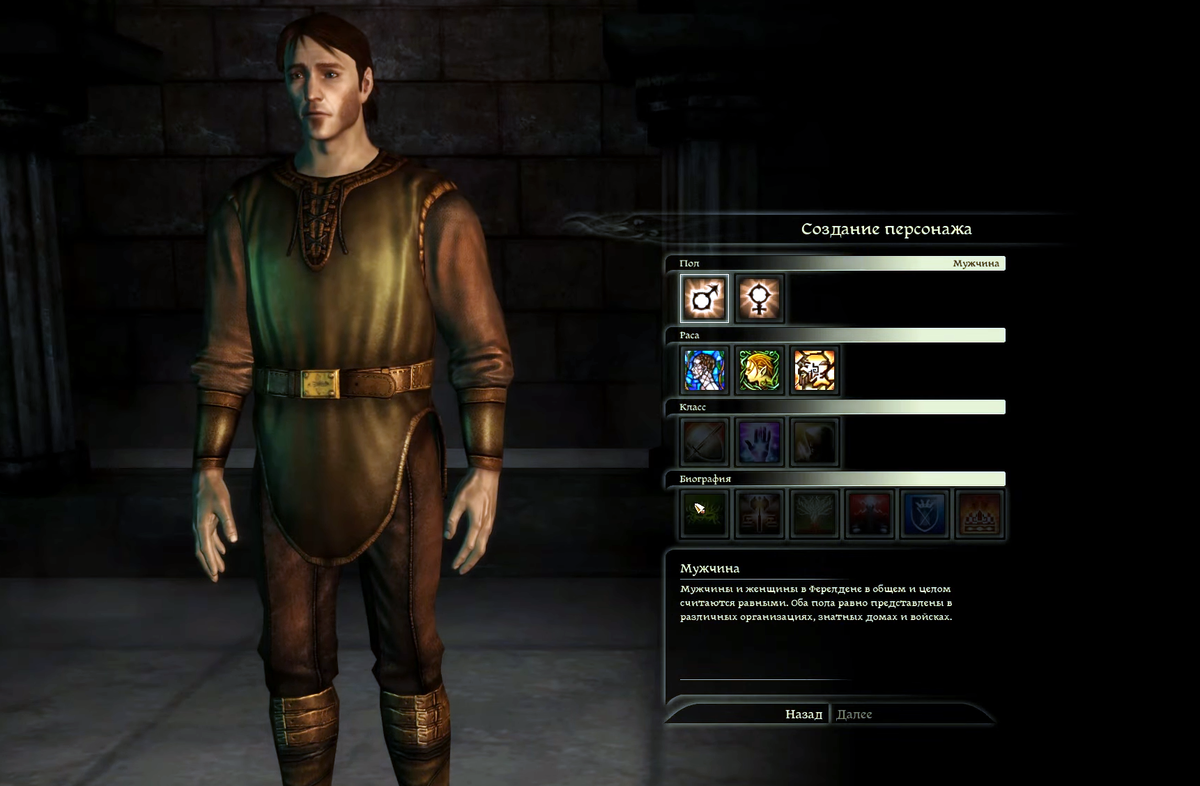Pick the rogue class hooded figure icon
The image size is (1200, 786).
point(815,442)
